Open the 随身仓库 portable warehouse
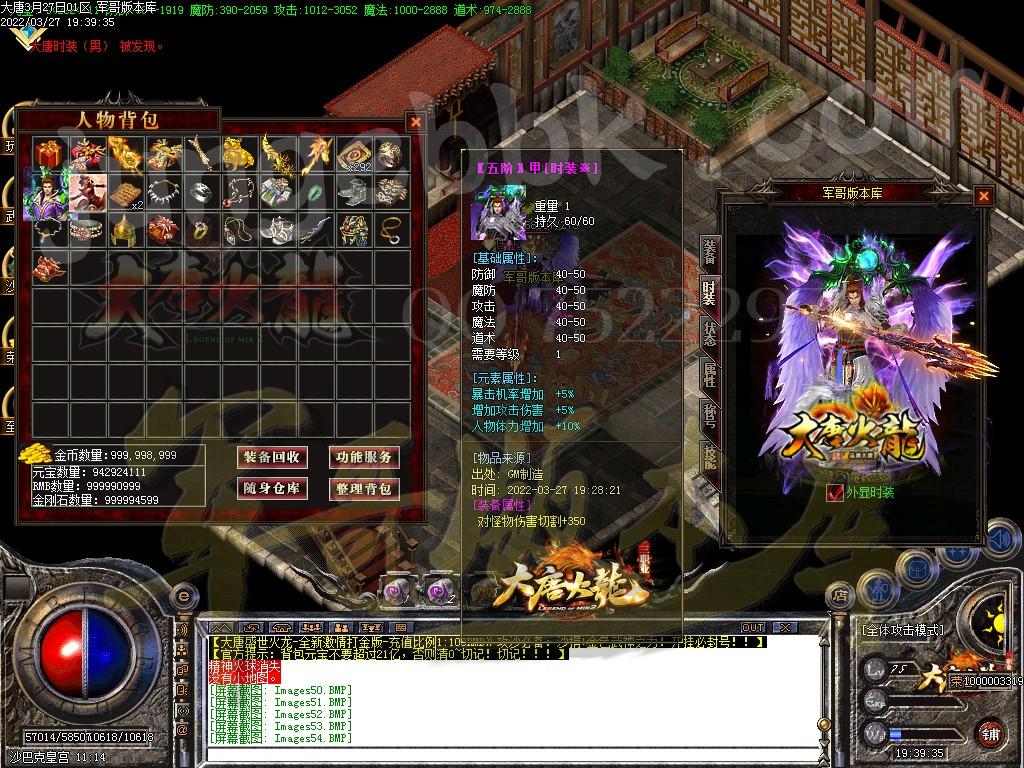 pos(270,489)
